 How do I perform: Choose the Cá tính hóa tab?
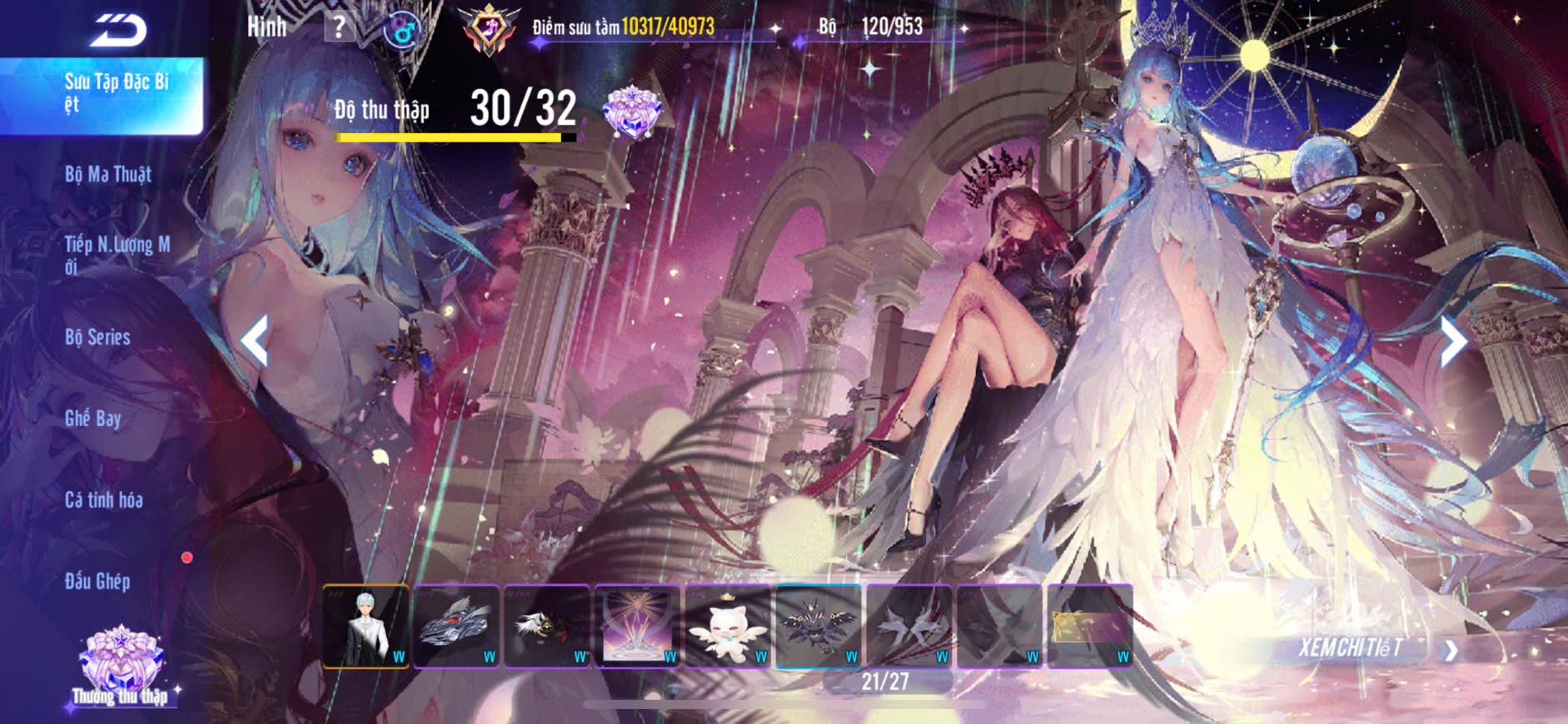point(104,500)
